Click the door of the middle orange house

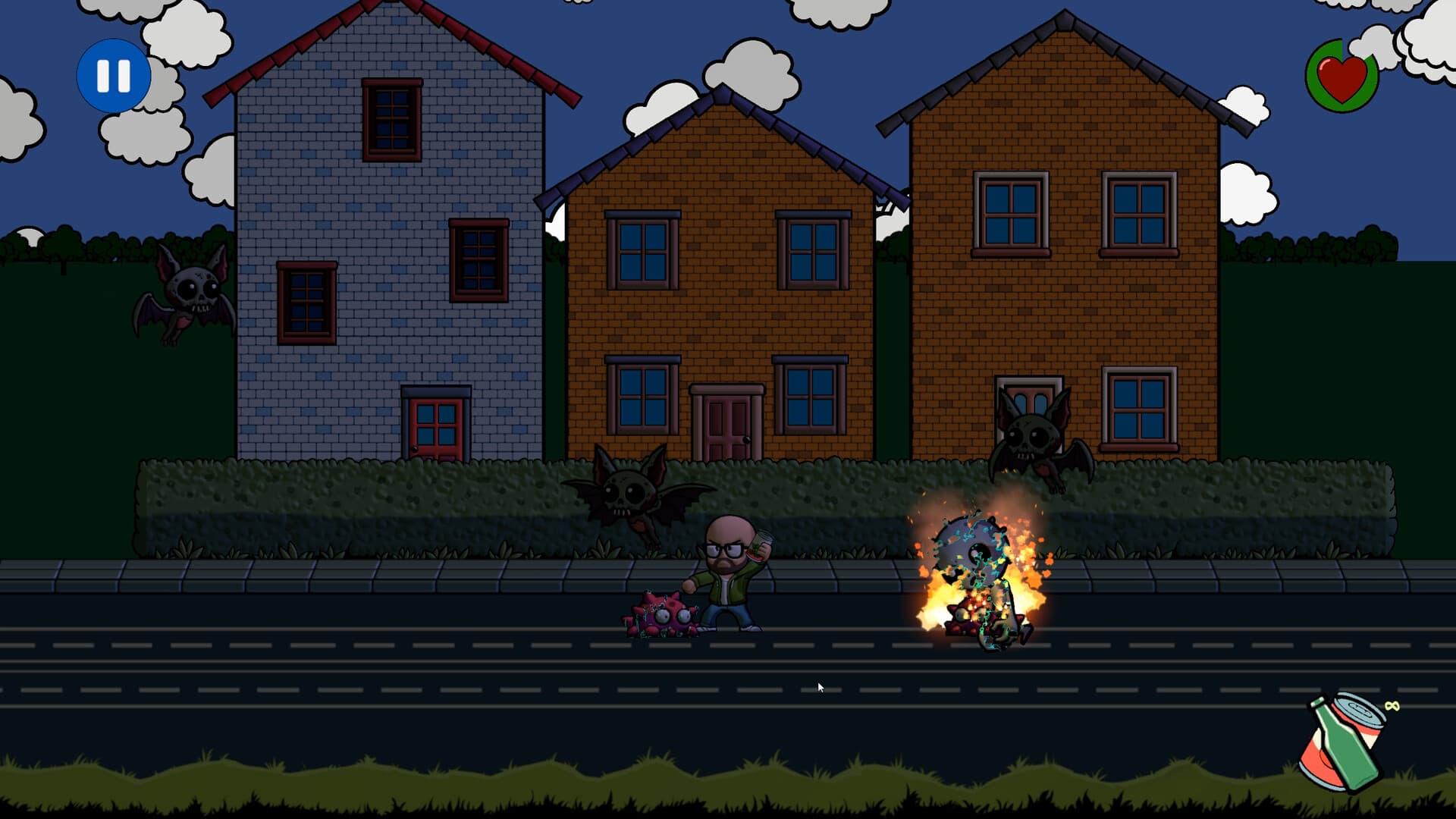pos(728,425)
